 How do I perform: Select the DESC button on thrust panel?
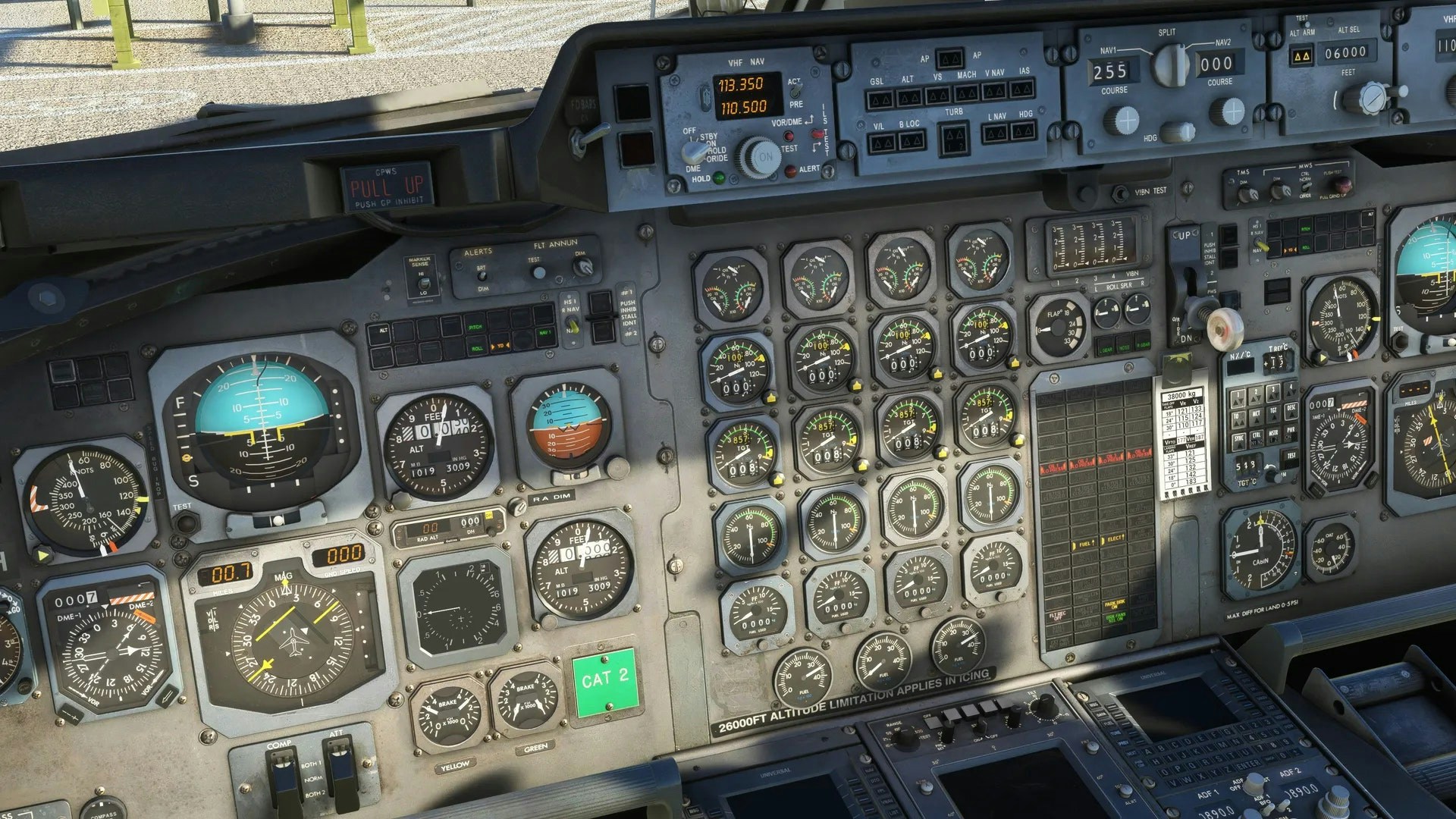[1291, 409]
